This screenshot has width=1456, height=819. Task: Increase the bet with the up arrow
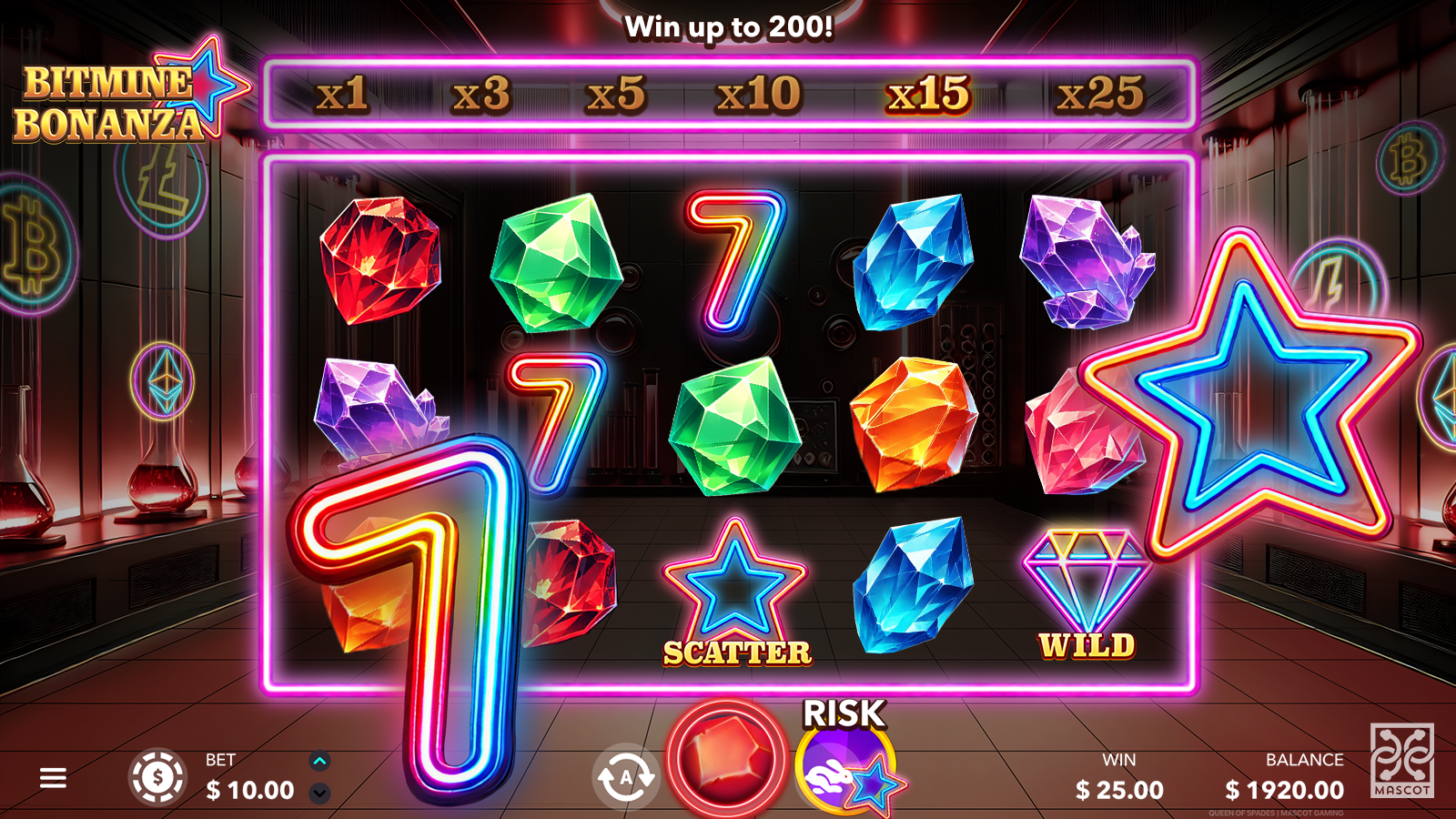tap(319, 762)
